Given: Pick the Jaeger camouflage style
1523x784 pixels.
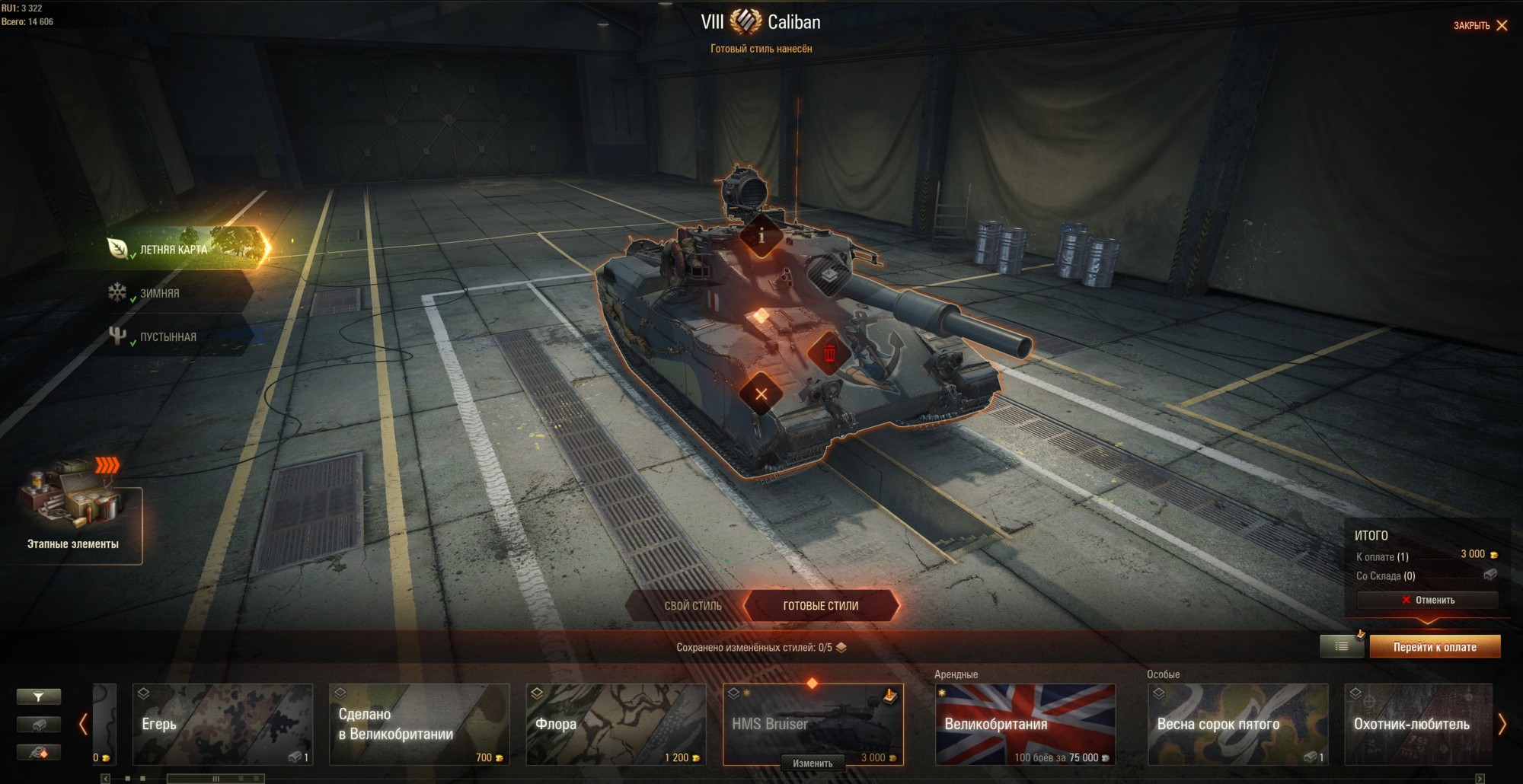Looking at the screenshot, I should click(x=222, y=724).
